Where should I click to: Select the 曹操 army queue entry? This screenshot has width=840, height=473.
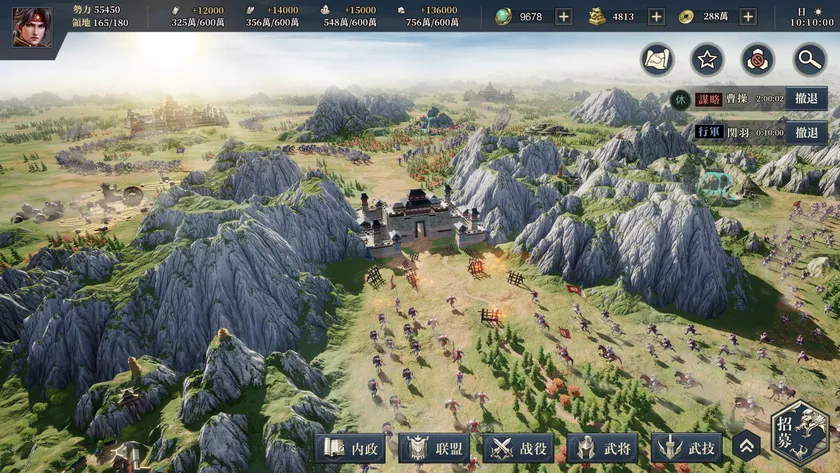click(738, 99)
